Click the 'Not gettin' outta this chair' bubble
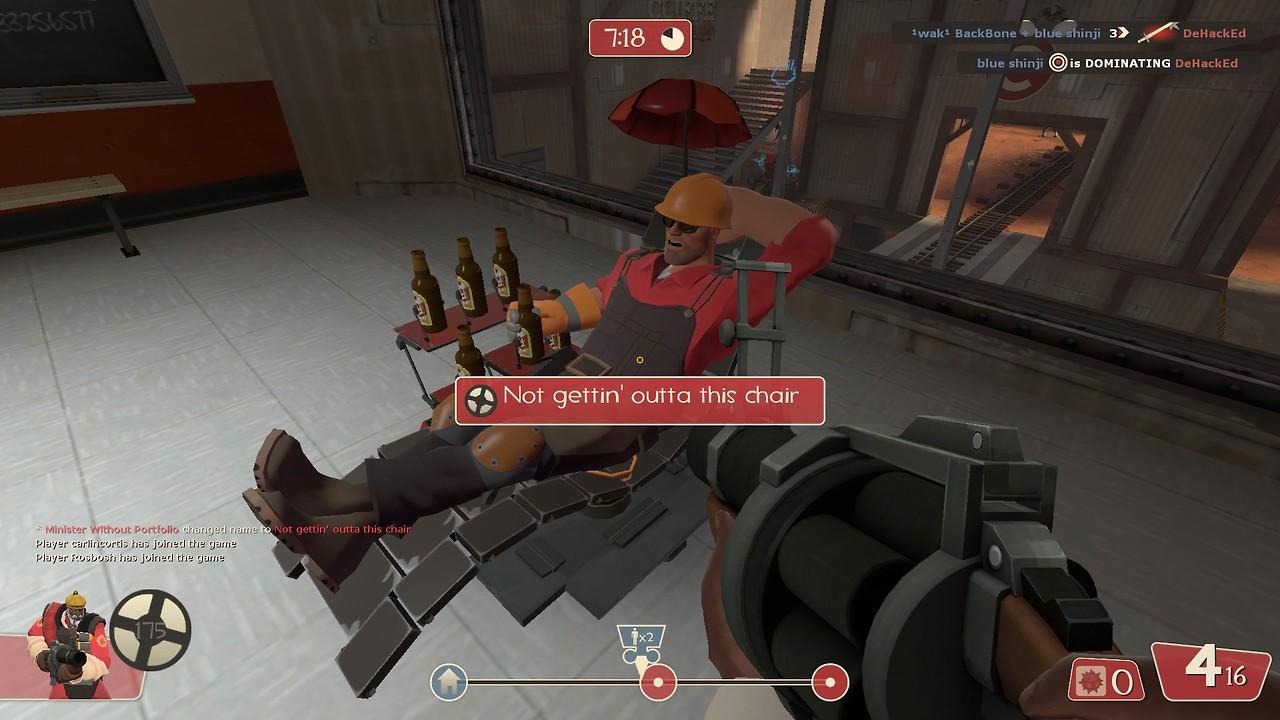The height and width of the screenshot is (720, 1280). click(640, 399)
